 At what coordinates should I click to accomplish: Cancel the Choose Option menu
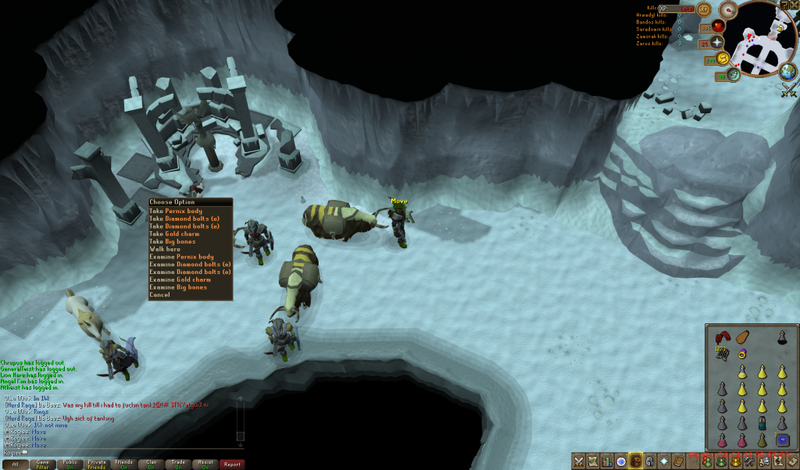click(x=160, y=295)
